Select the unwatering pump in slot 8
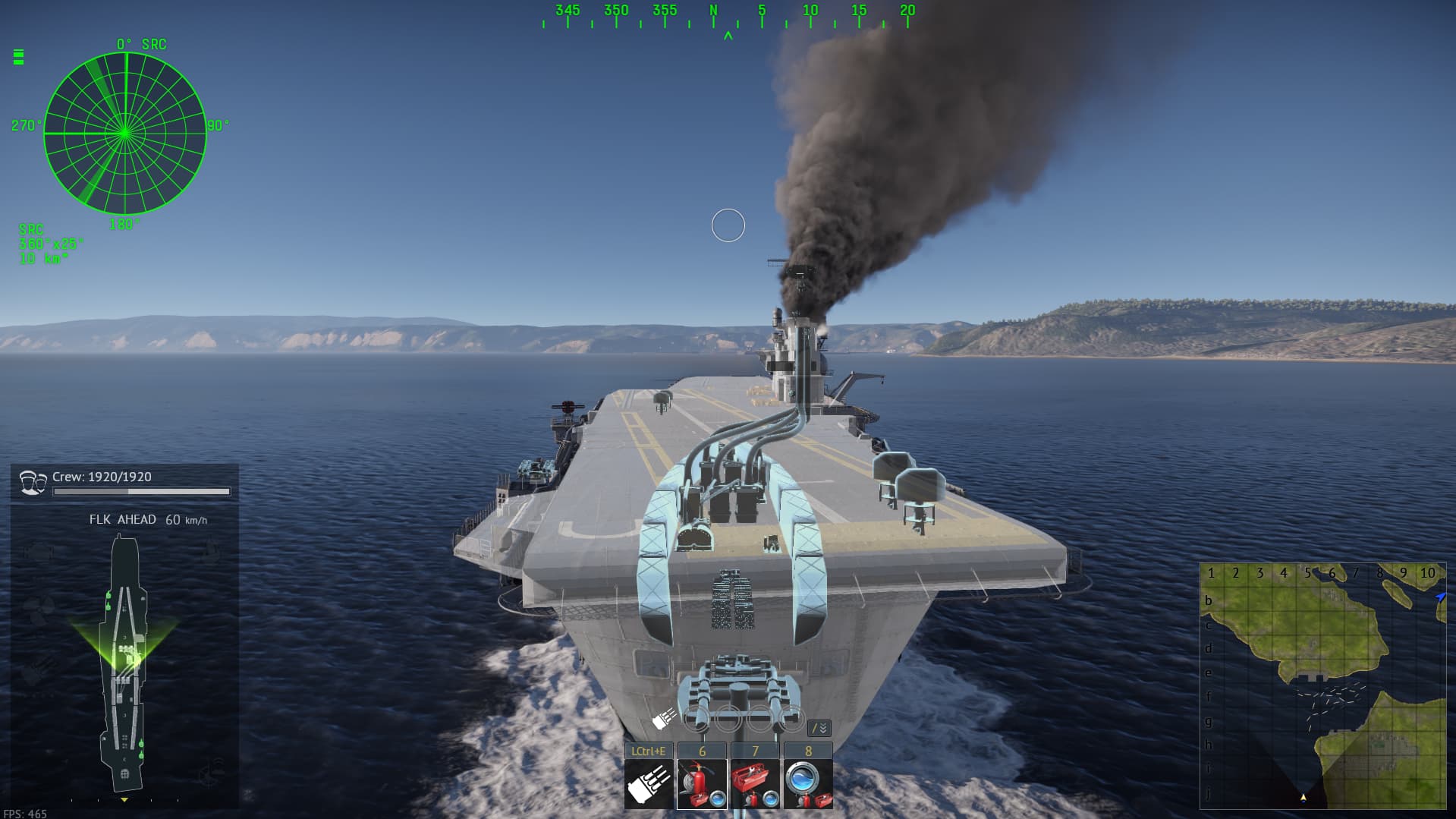 [808, 783]
